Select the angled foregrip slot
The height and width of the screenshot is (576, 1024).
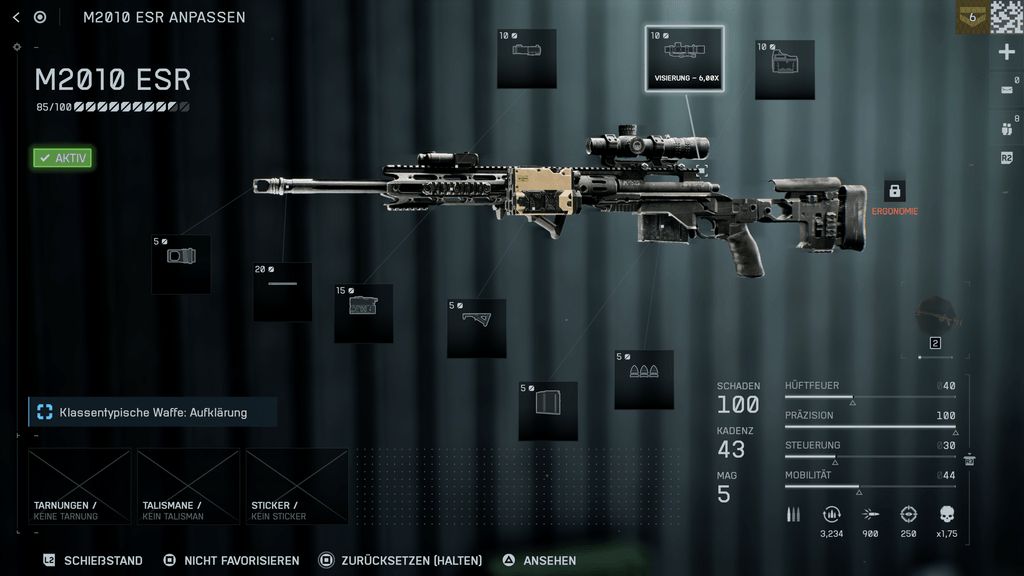[x=476, y=328]
